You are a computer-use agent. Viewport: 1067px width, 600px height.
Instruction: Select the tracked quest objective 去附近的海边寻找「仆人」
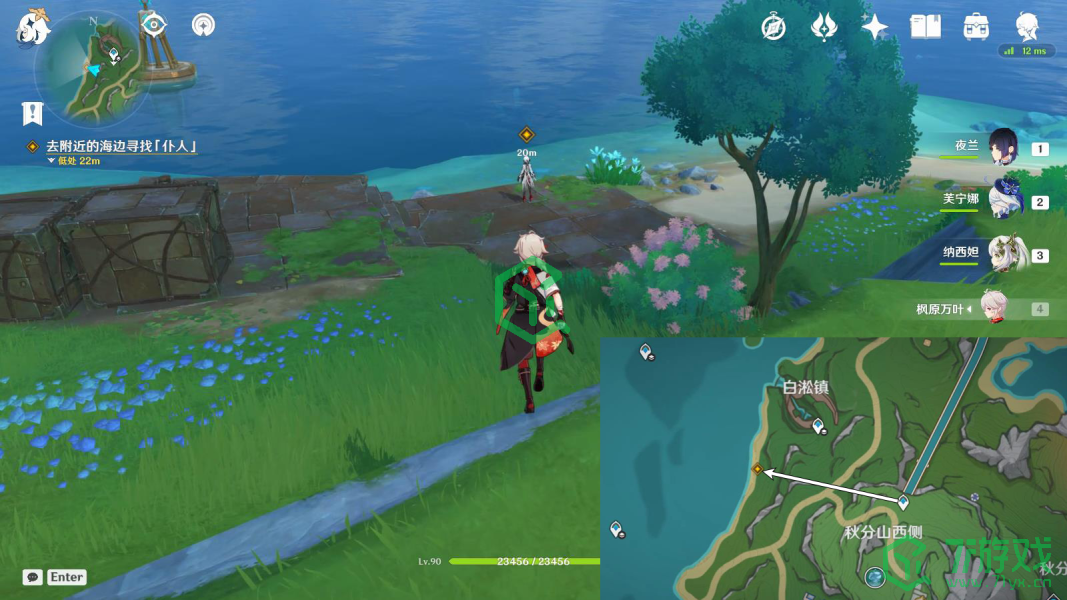click(120, 146)
